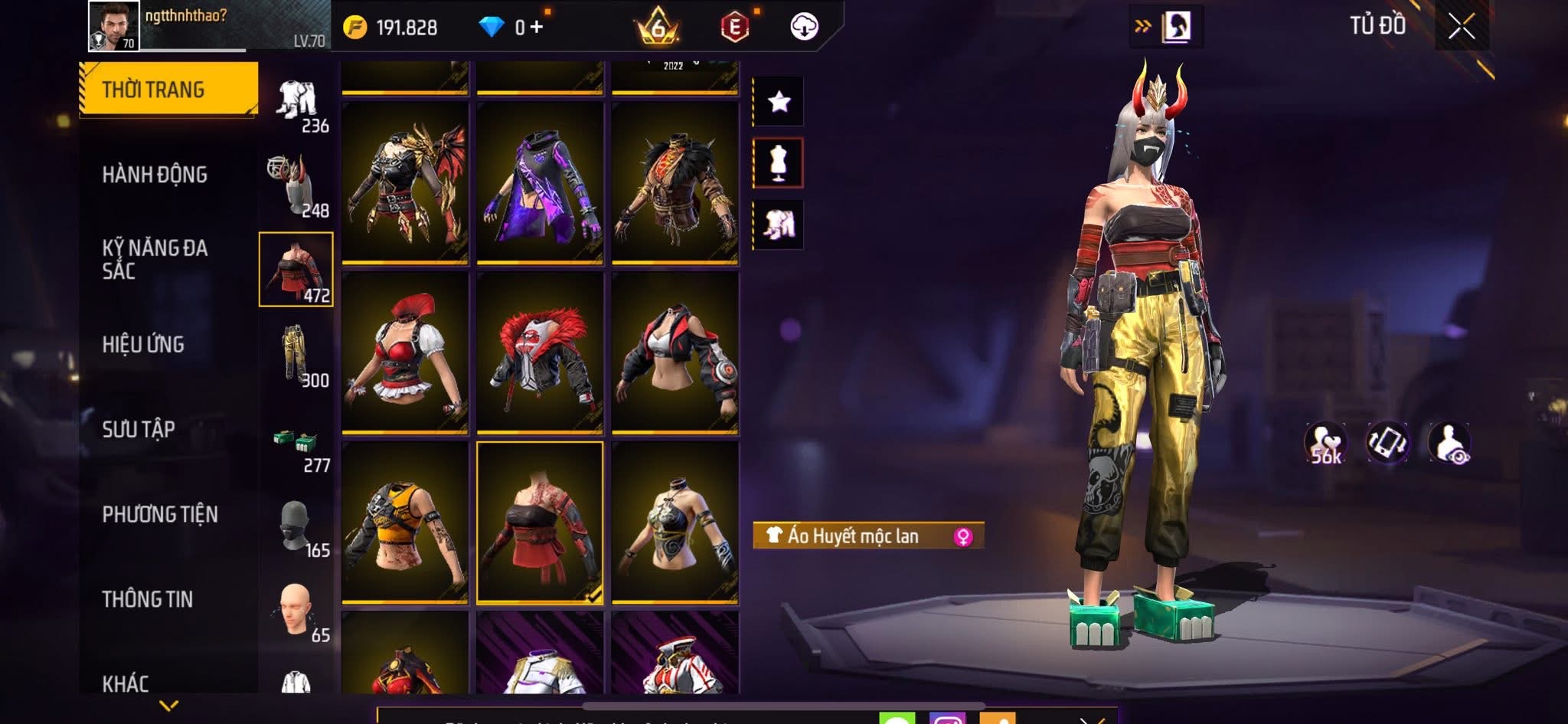The image size is (1568, 724).
Task: Open the Hiệu Ứng tab
Action: 143,345
